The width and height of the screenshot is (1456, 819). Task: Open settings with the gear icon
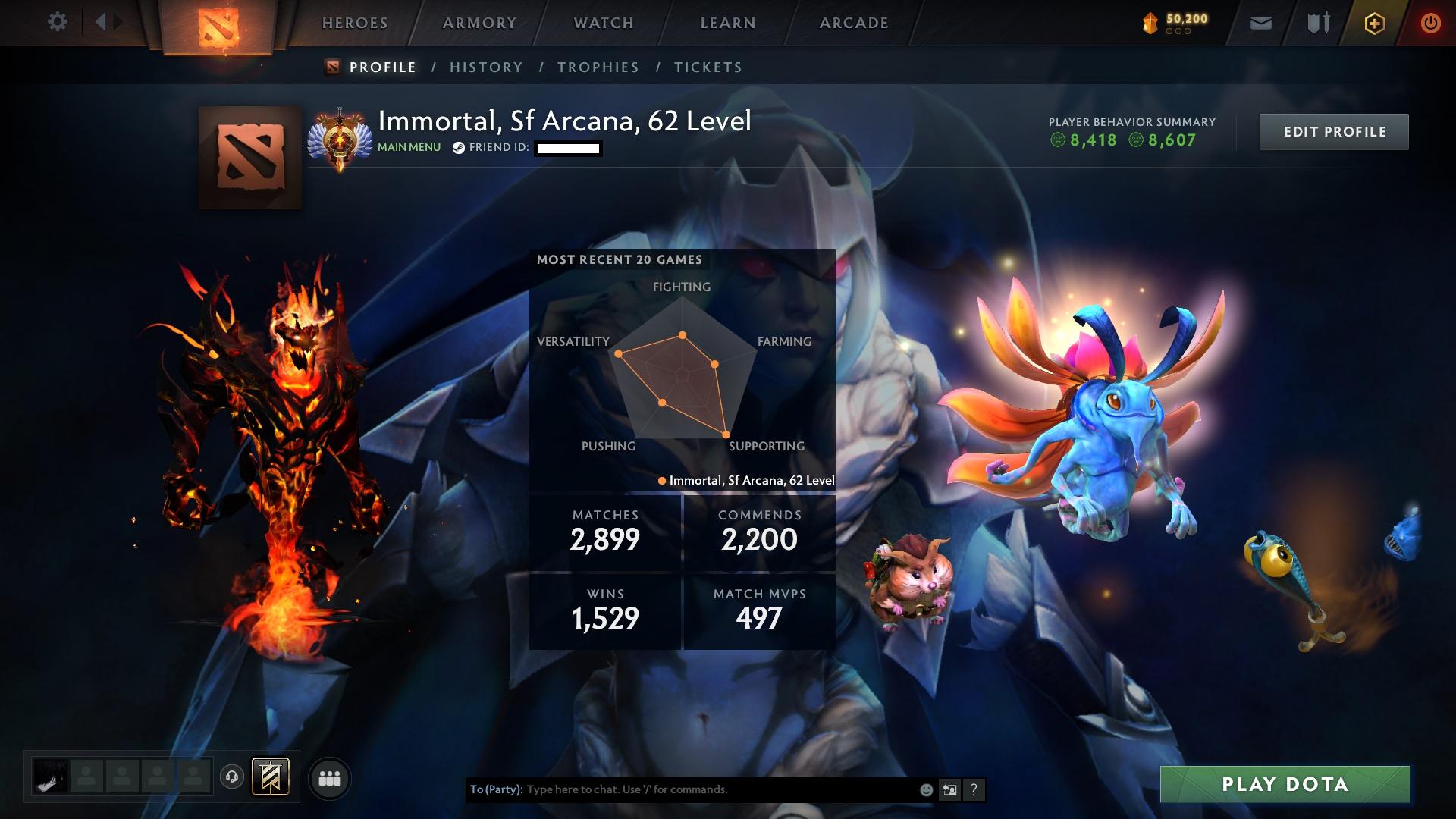pos(56,22)
